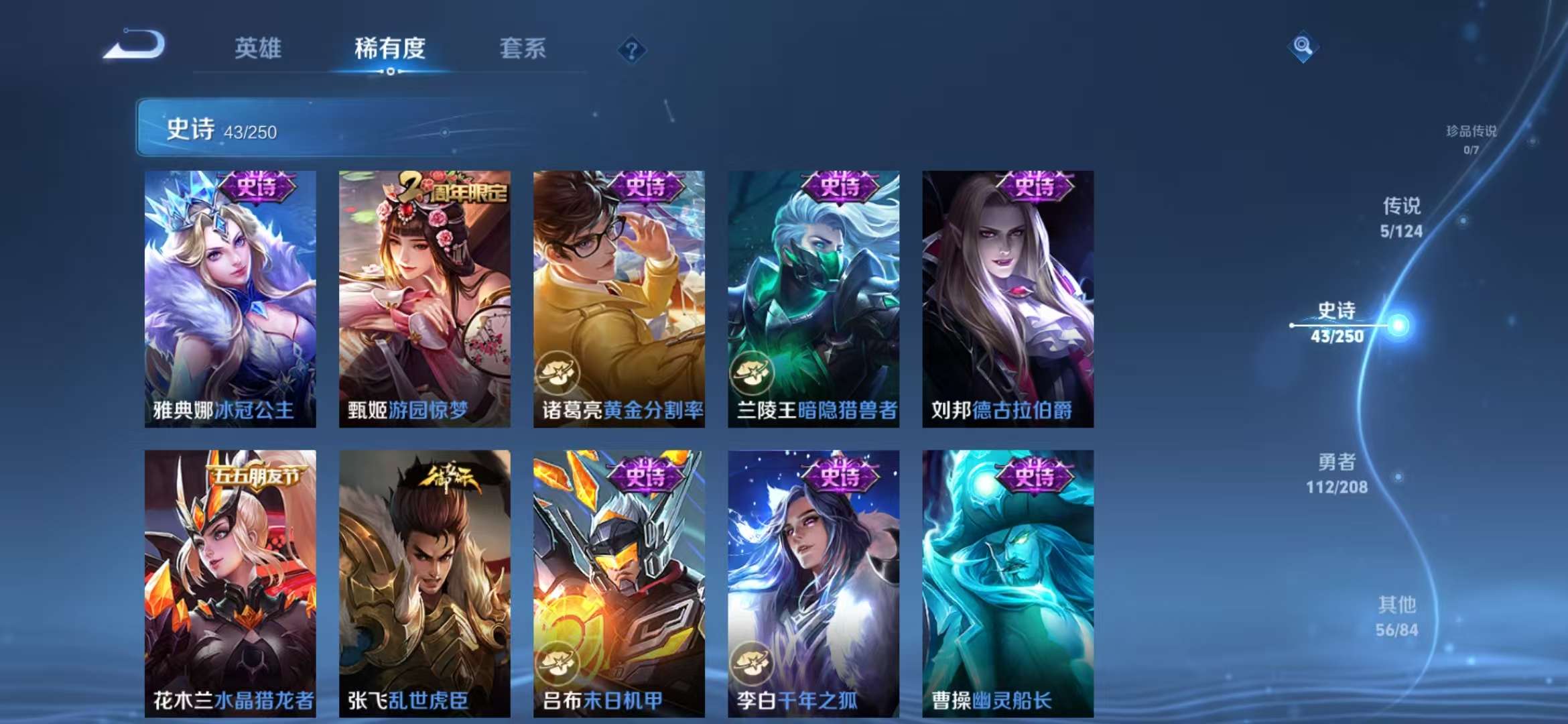Switch to the 英雄 tab
This screenshot has height=724, width=1568.
coord(260,48)
